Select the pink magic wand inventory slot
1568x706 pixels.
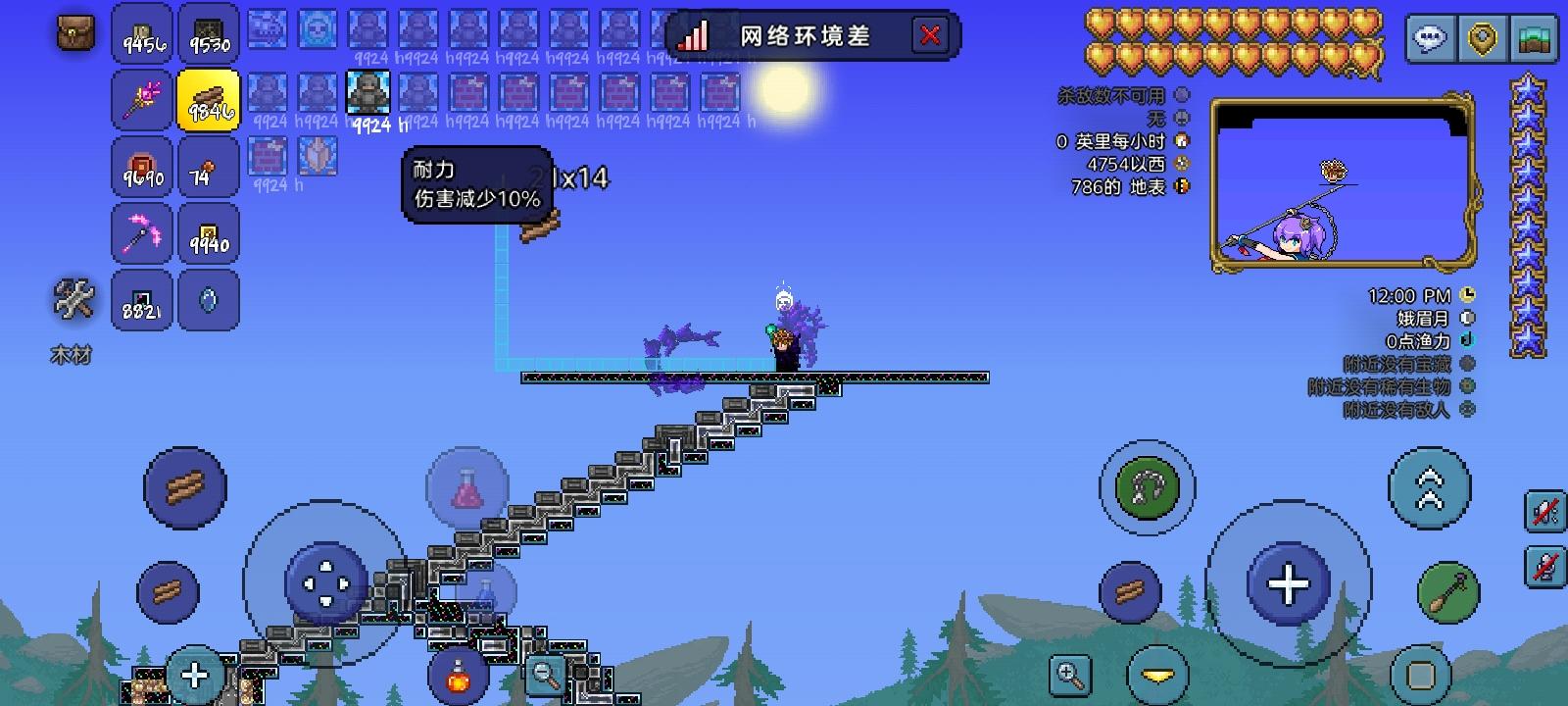point(141,100)
